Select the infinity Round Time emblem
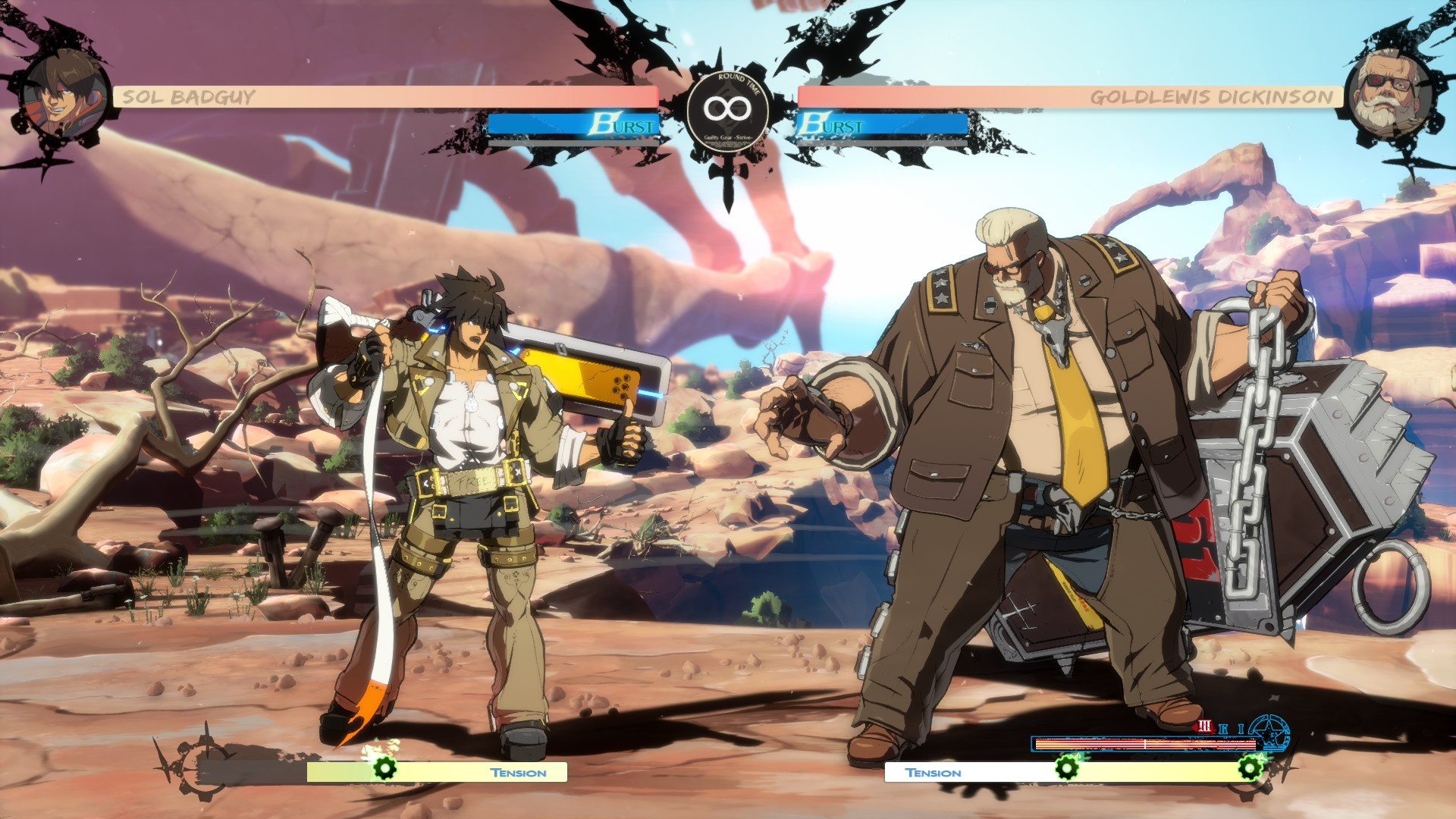Image resolution: width=1456 pixels, height=819 pixels. point(728,110)
